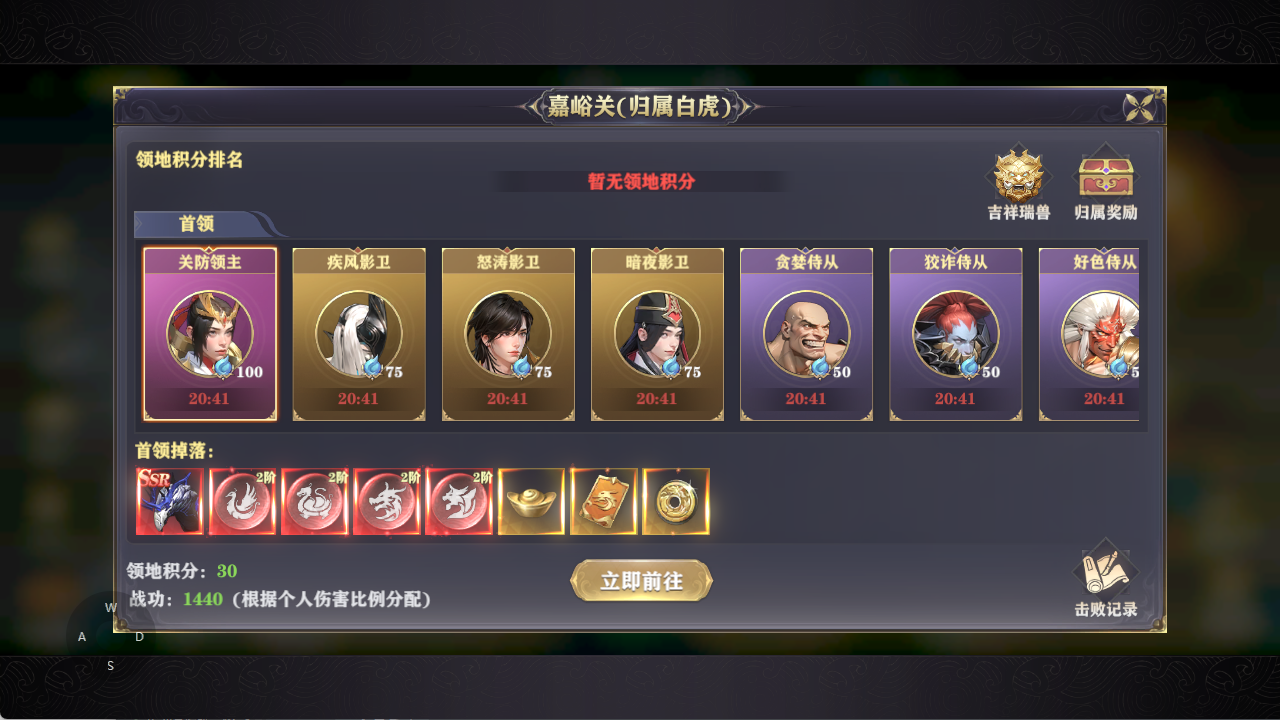1280x720 pixels.
Task: Inspect the jade ring drop icon
Action: coord(676,501)
